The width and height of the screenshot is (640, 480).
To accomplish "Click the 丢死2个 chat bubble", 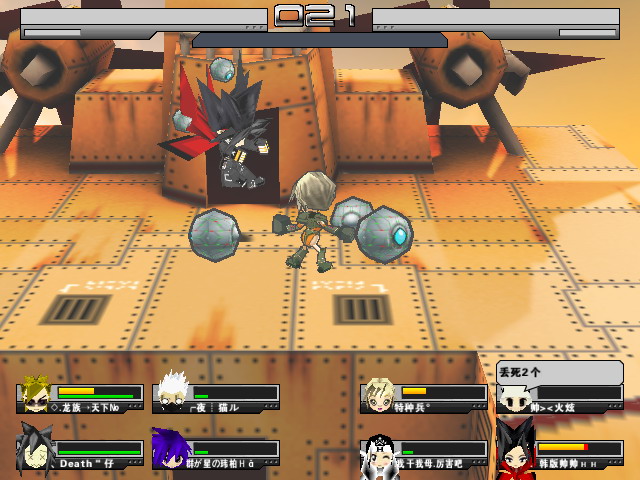I will click(x=558, y=372).
